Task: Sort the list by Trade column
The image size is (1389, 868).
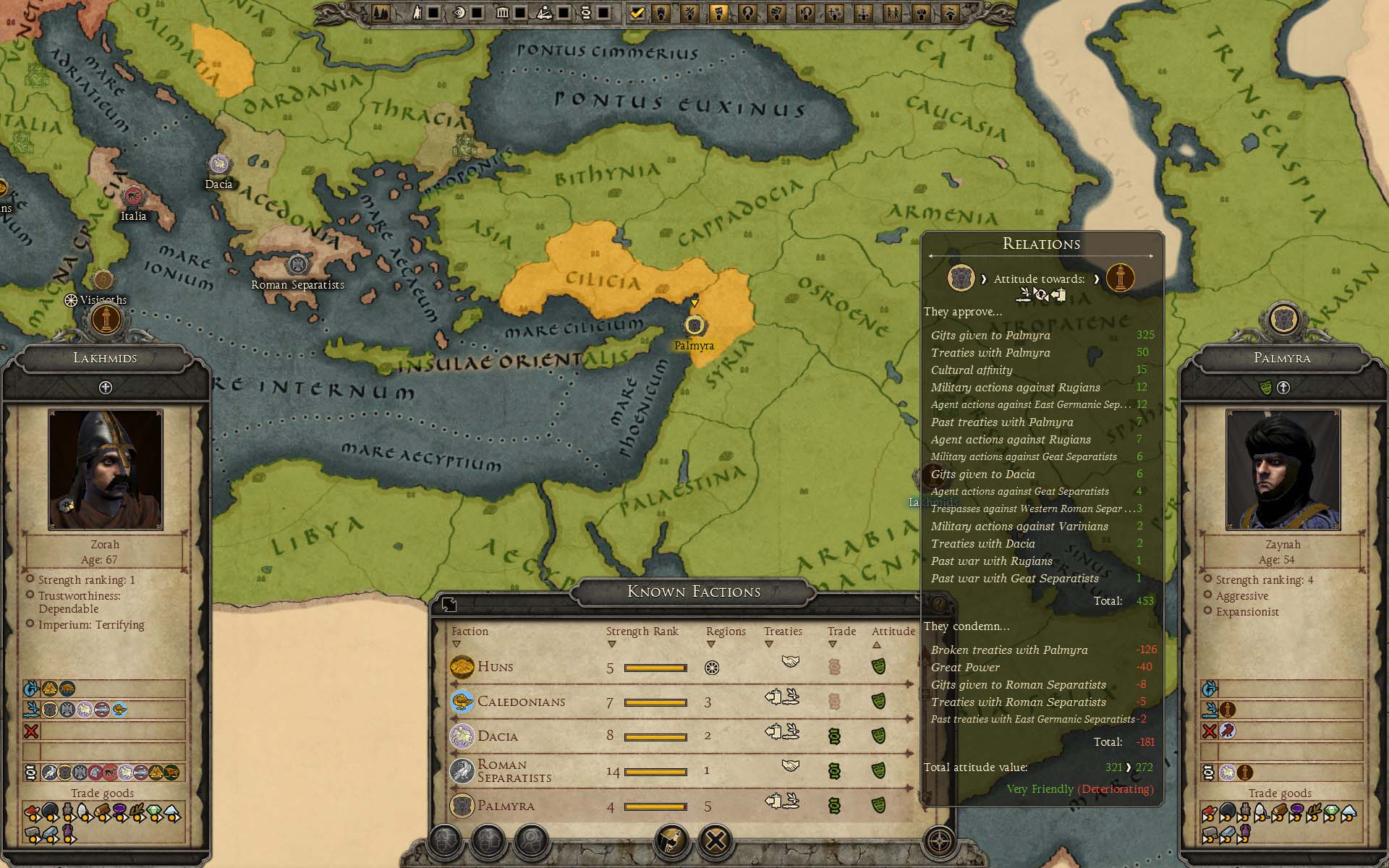Action: (x=841, y=631)
